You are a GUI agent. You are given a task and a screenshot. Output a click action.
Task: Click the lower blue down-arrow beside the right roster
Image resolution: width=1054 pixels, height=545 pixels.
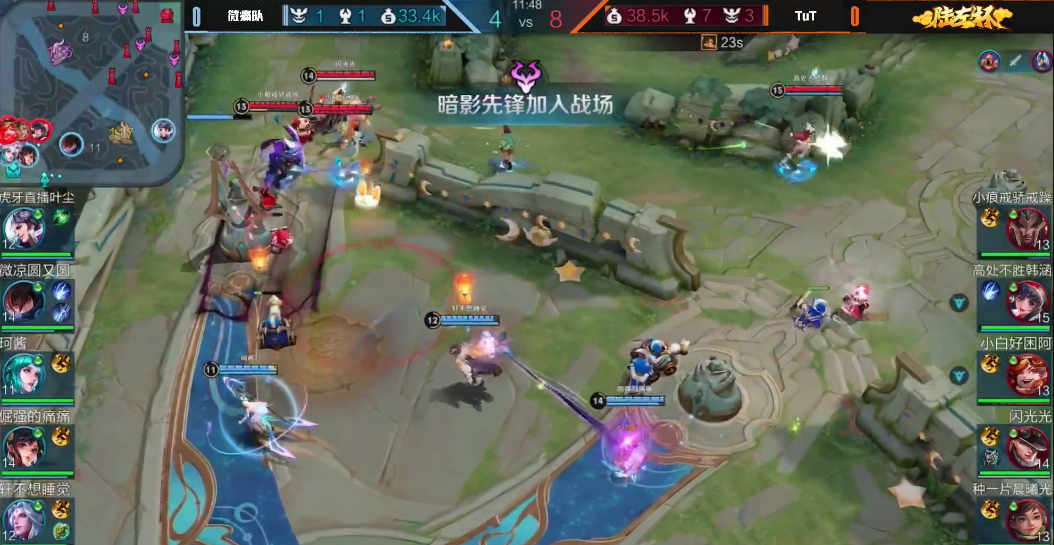click(961, 375)
